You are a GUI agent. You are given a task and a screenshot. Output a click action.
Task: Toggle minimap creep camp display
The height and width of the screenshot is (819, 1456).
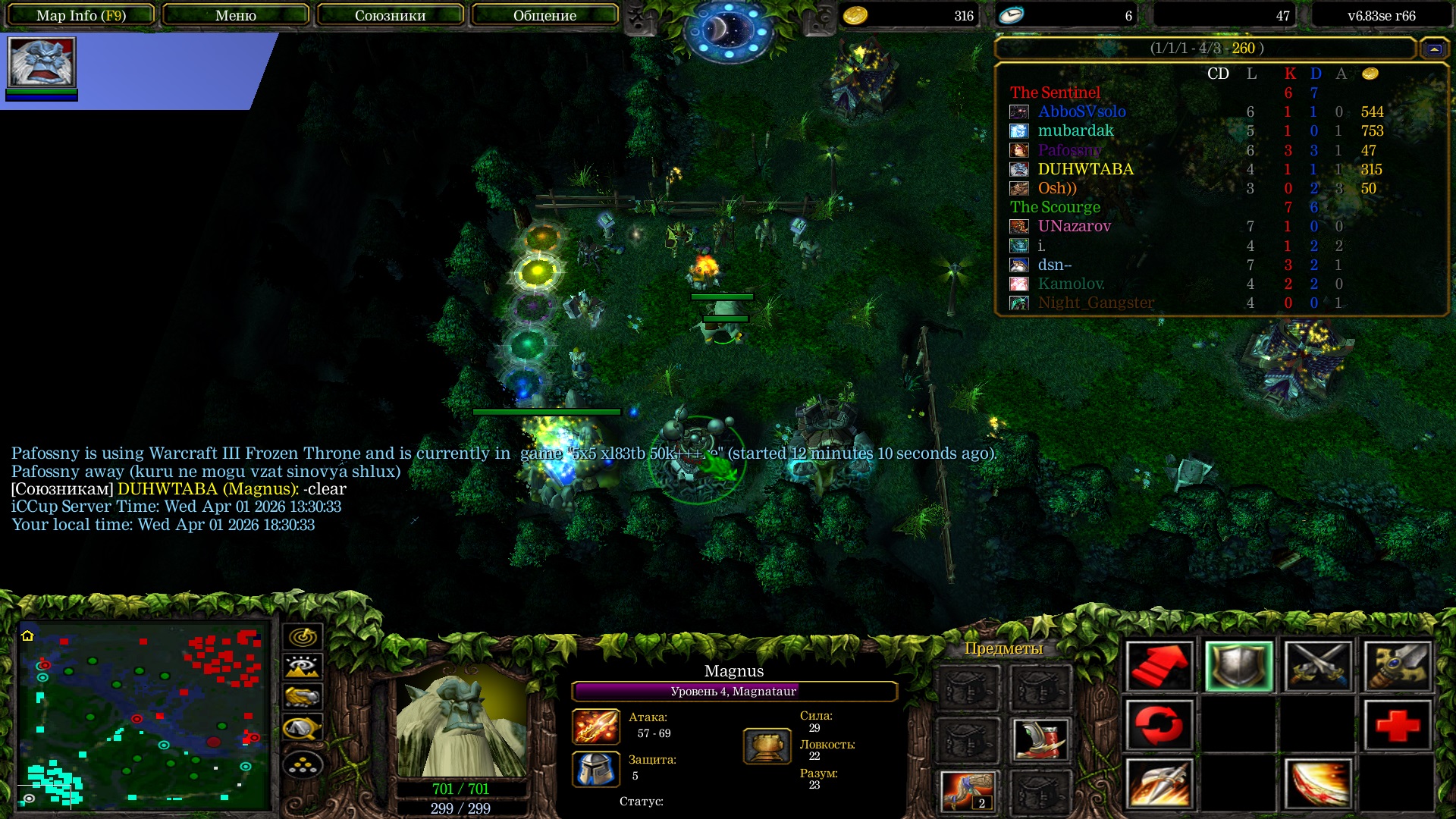[x=303, y=728]
